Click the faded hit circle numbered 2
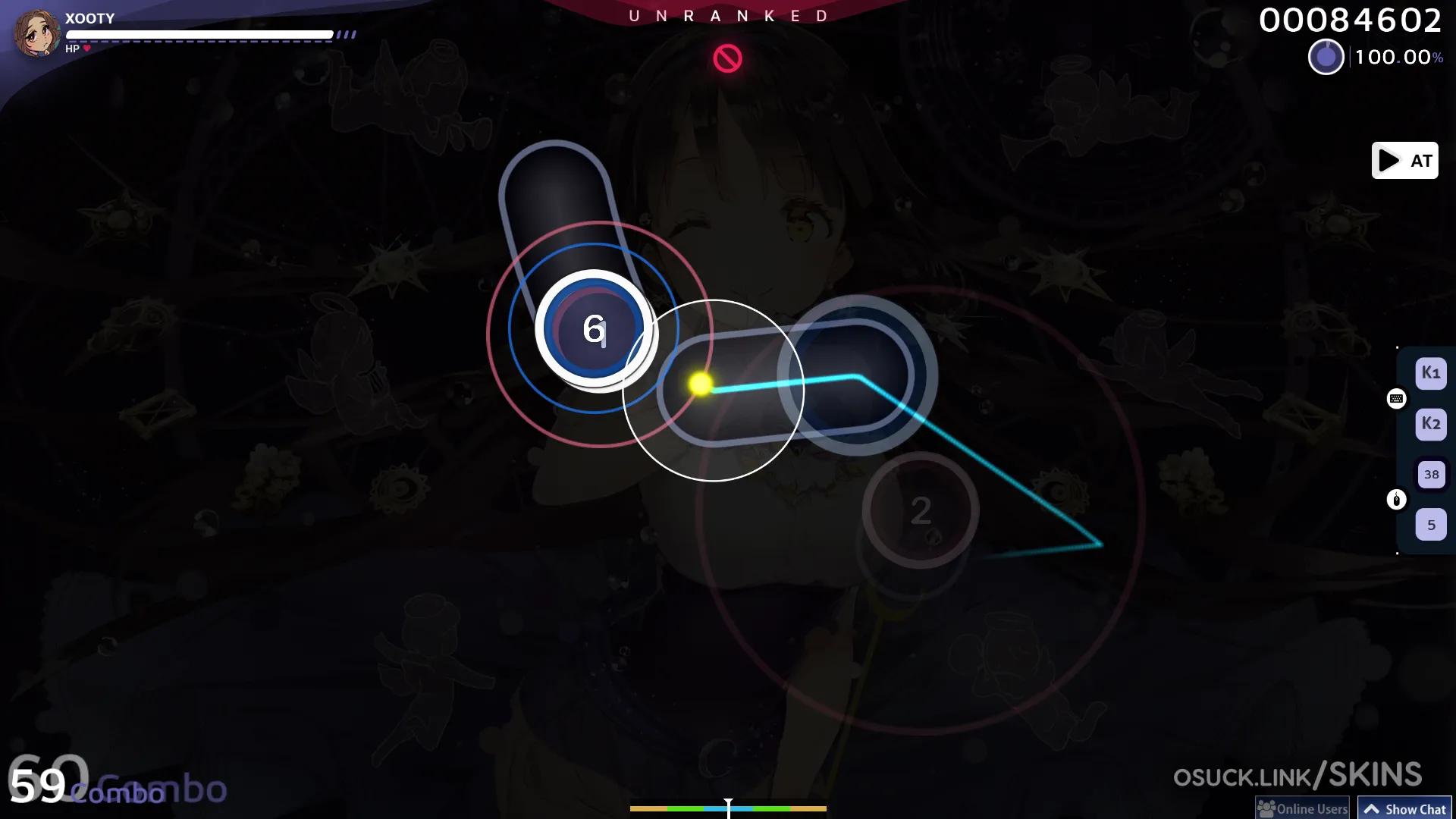 (921, 510)
